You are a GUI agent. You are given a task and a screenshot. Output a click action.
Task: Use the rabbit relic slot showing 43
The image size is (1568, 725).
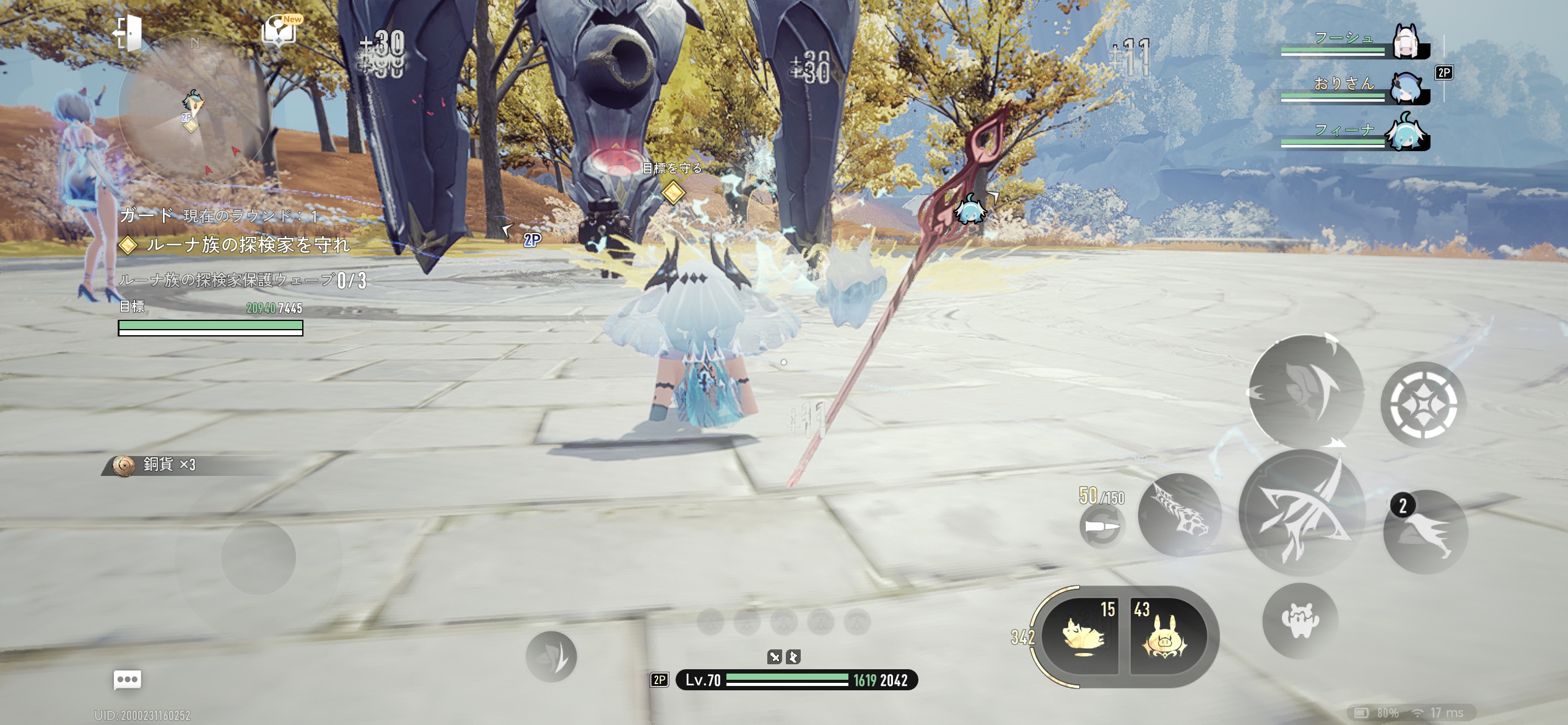point(1165,636)
